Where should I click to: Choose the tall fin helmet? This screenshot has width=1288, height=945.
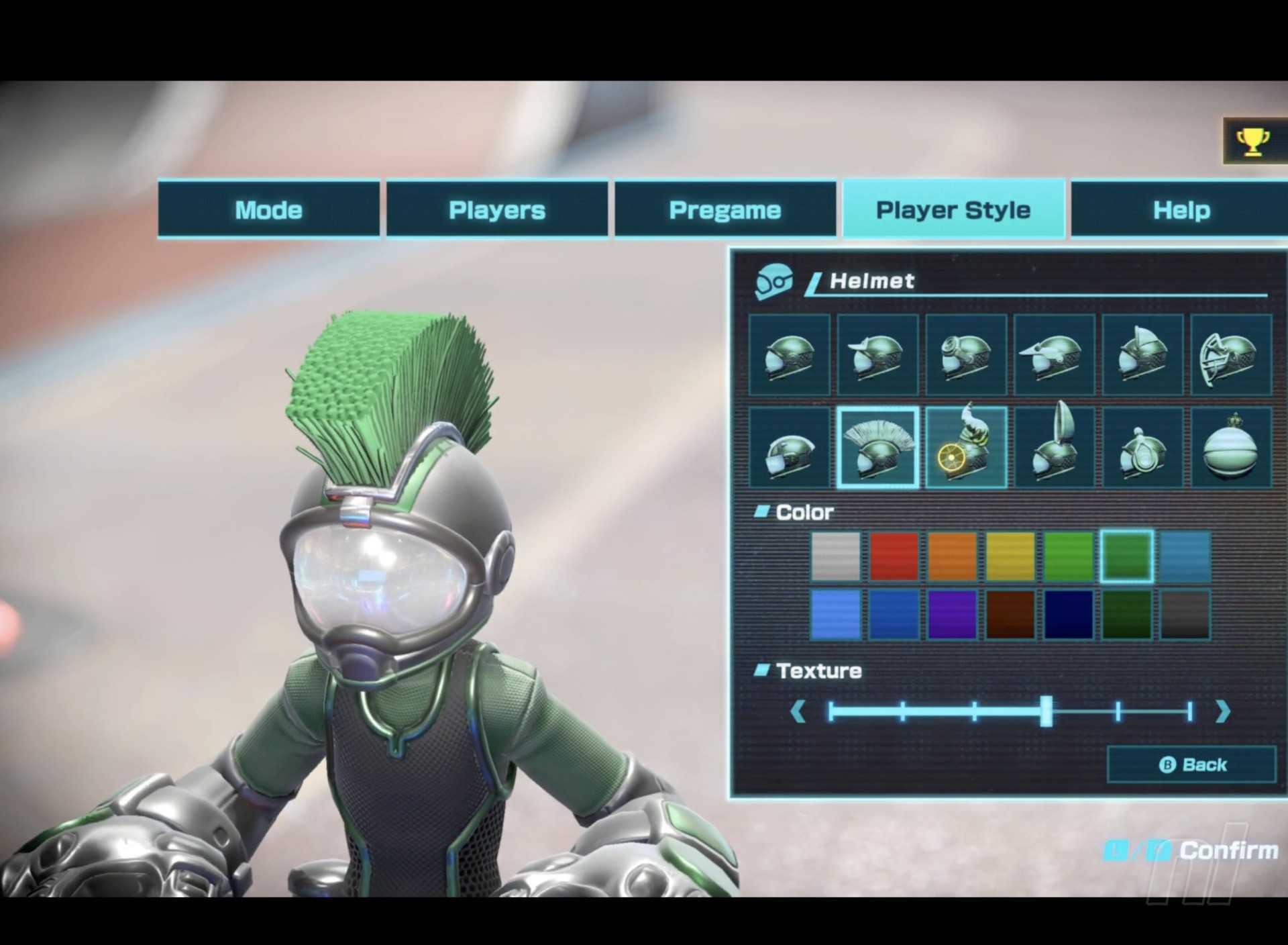coord(1055,446)
